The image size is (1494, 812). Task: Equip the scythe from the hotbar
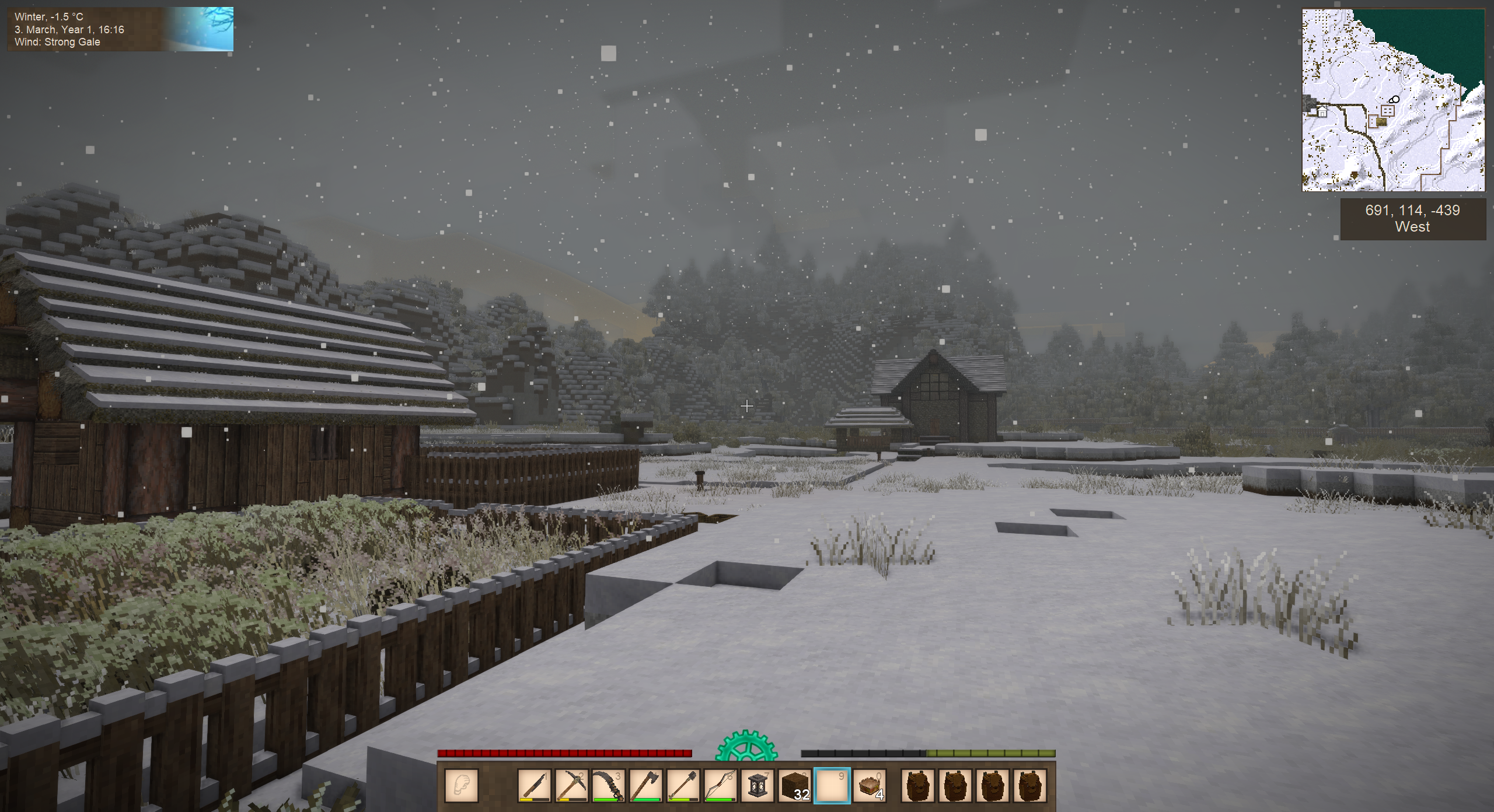[609, 785]
